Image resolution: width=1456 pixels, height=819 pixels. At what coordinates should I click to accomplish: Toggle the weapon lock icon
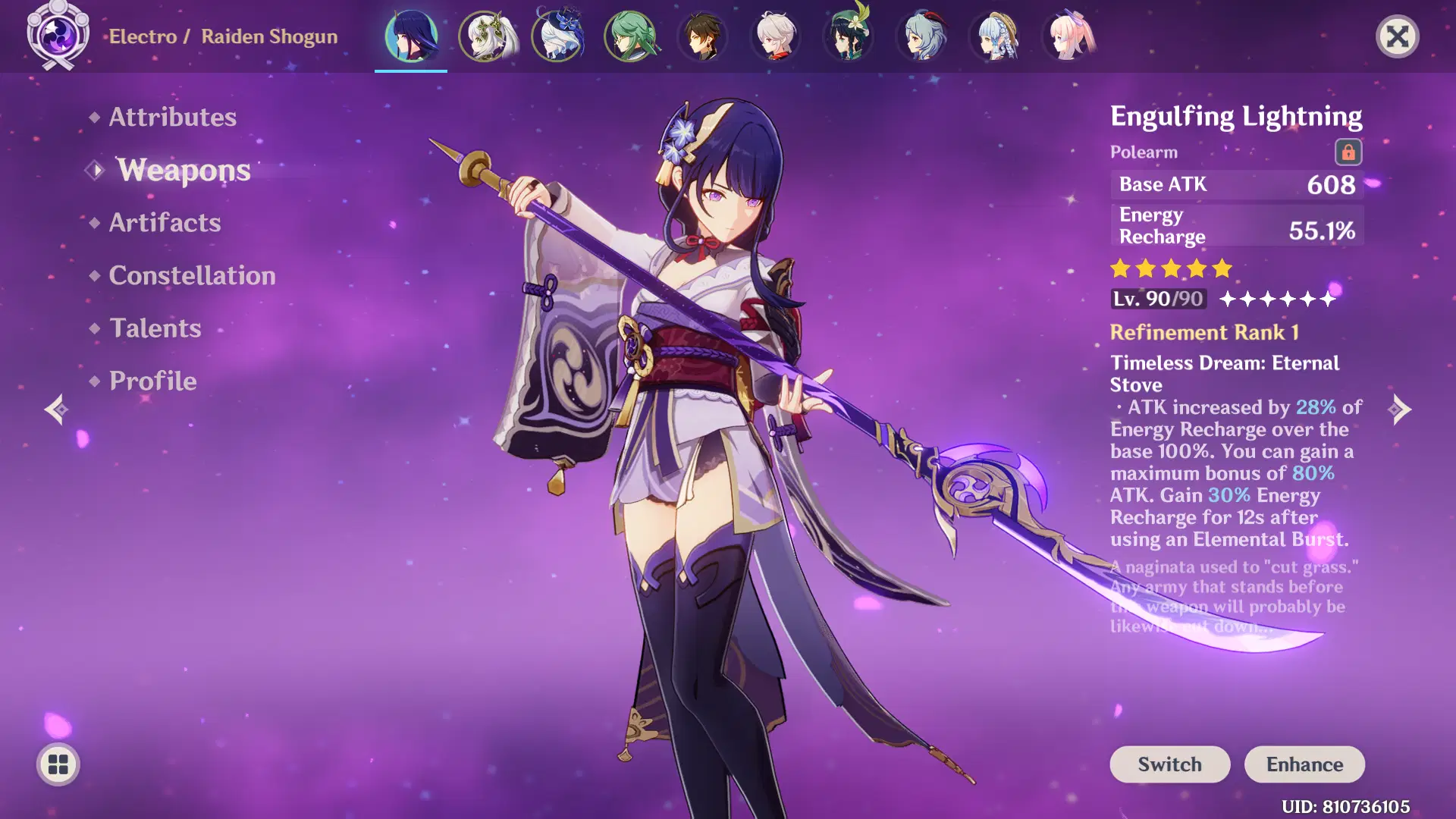1348,152
